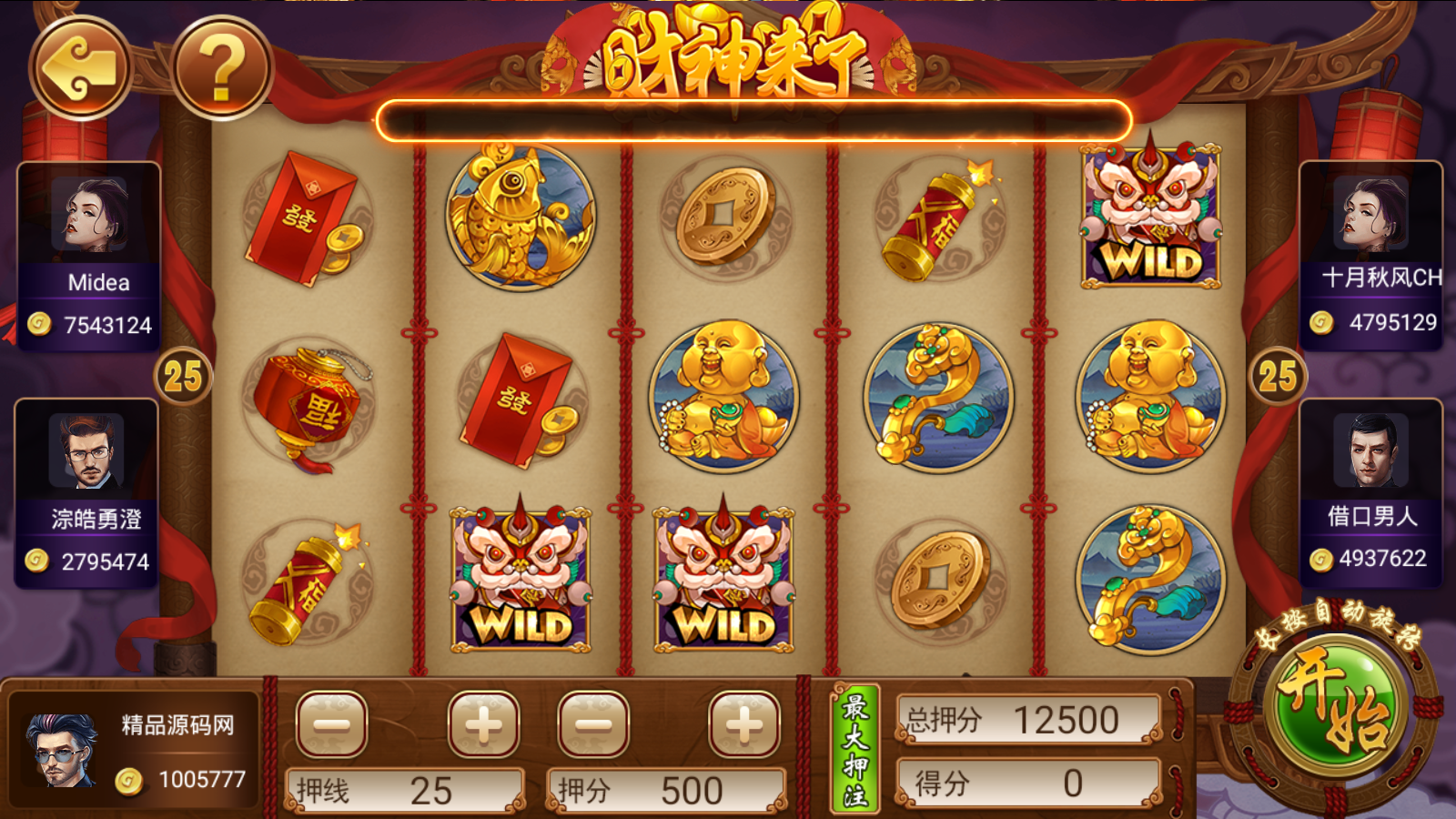View player Midea's profile panel
Image resolution: width=1456 pixels, height=819 pixels.
(x=89, y=255)
